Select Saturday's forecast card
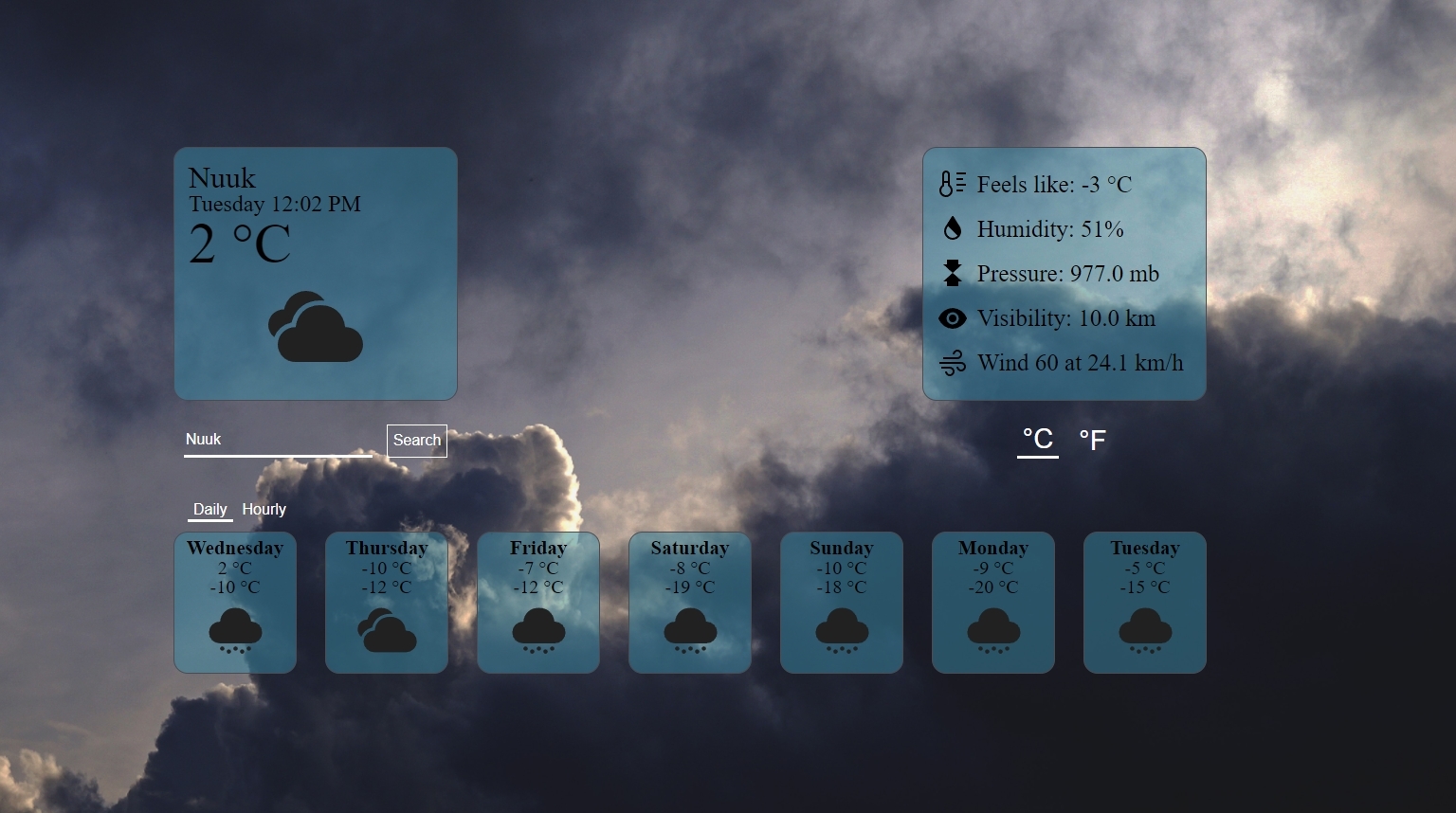The image size is (1456, 813). (689, 603)
